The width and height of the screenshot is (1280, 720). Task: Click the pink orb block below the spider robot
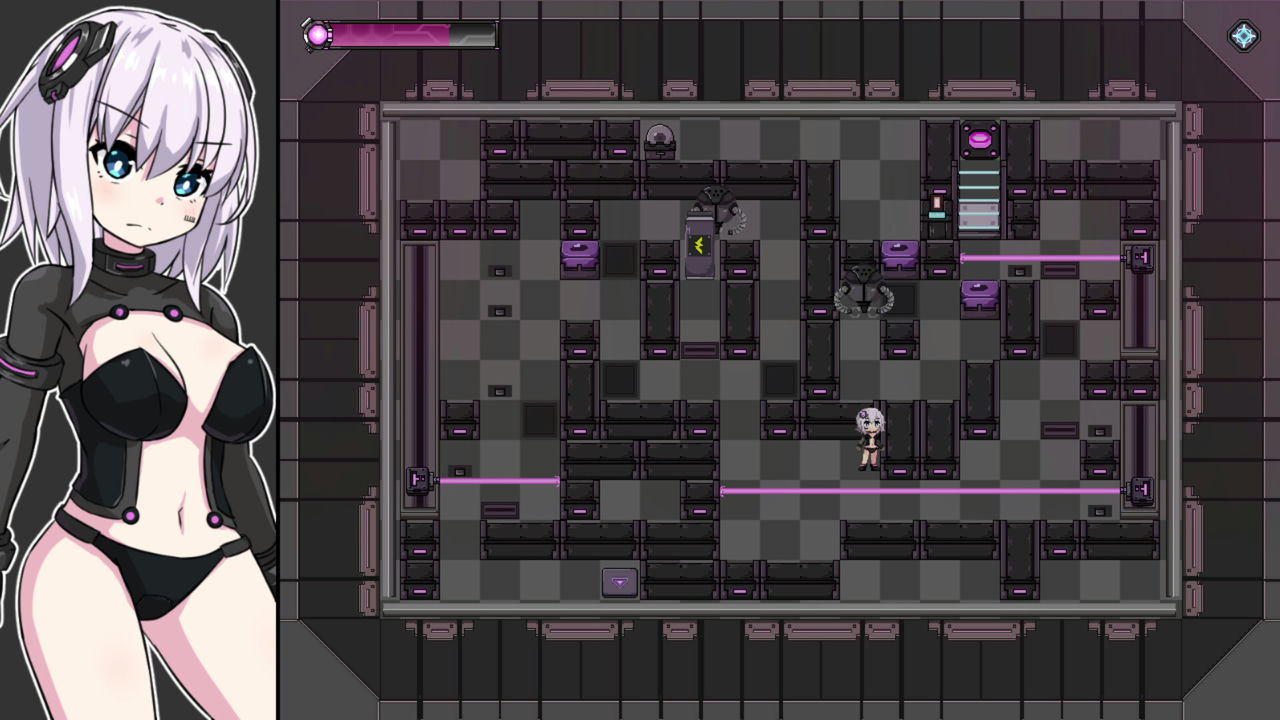[x=977, y=294]
